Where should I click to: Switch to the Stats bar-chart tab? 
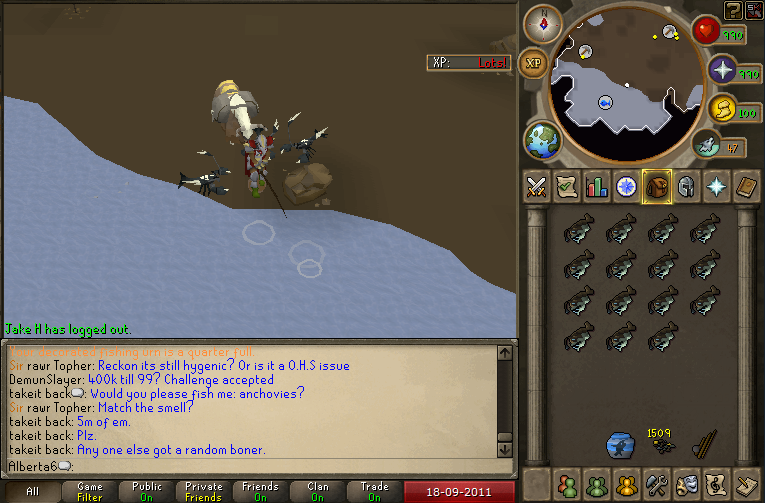597,187
